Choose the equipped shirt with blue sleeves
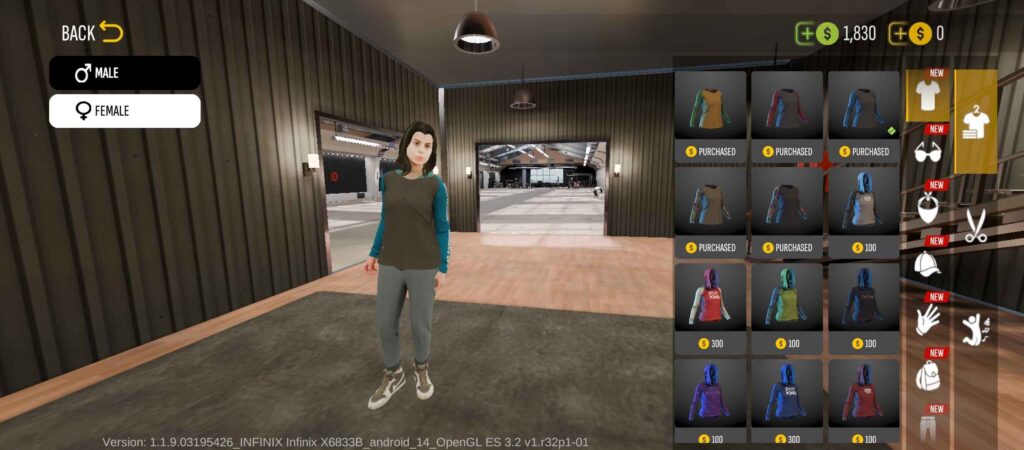Screen dimensions: 1024x450 [863, 111]
